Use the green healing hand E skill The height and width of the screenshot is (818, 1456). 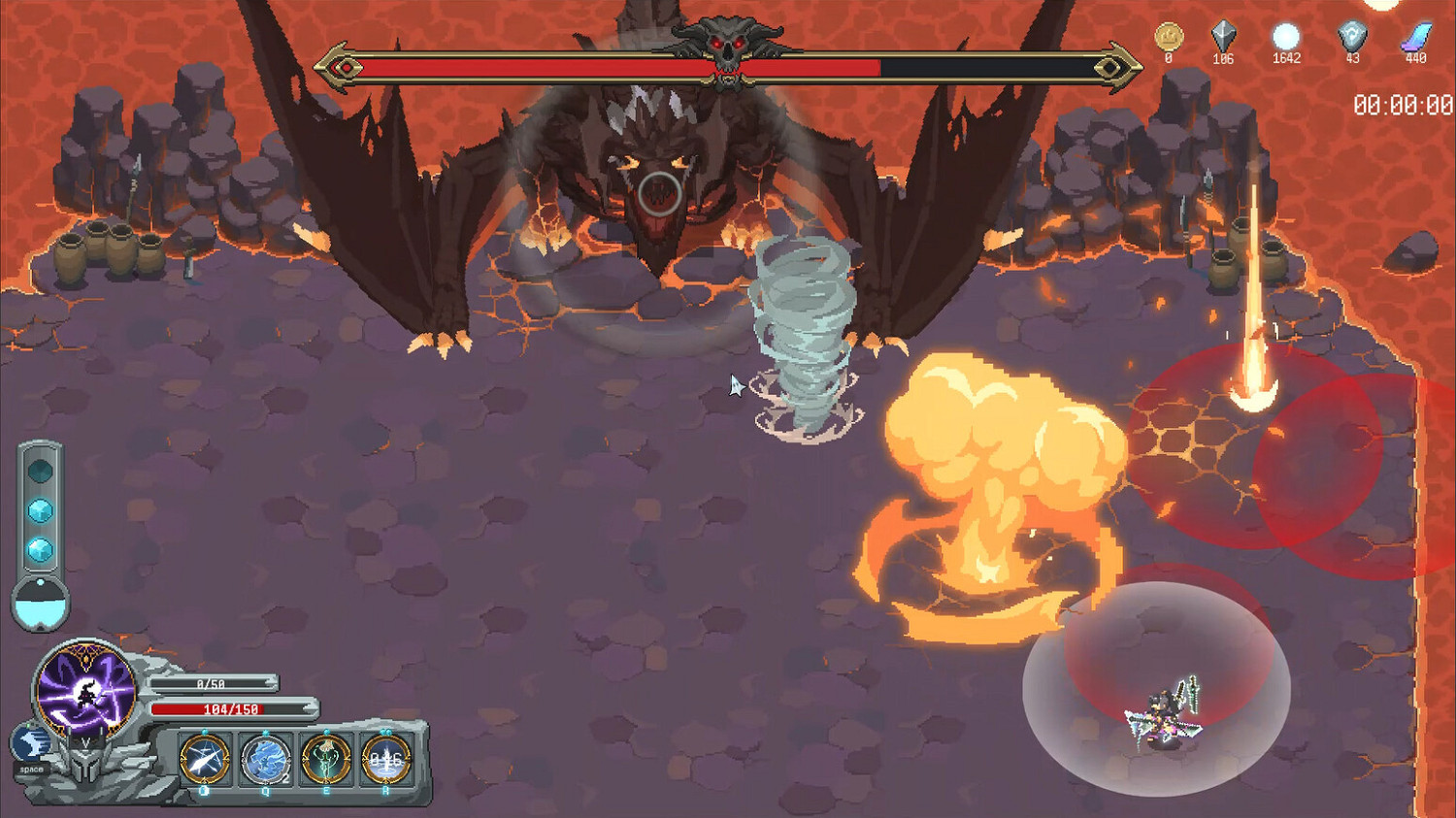(x=326, y=761)
